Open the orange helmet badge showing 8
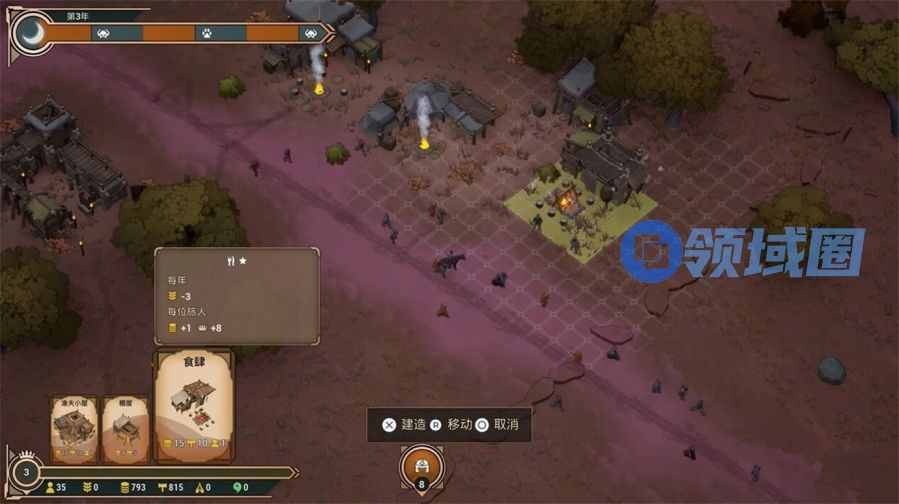This screenshot has width=899, height=504. pos(421,468)
